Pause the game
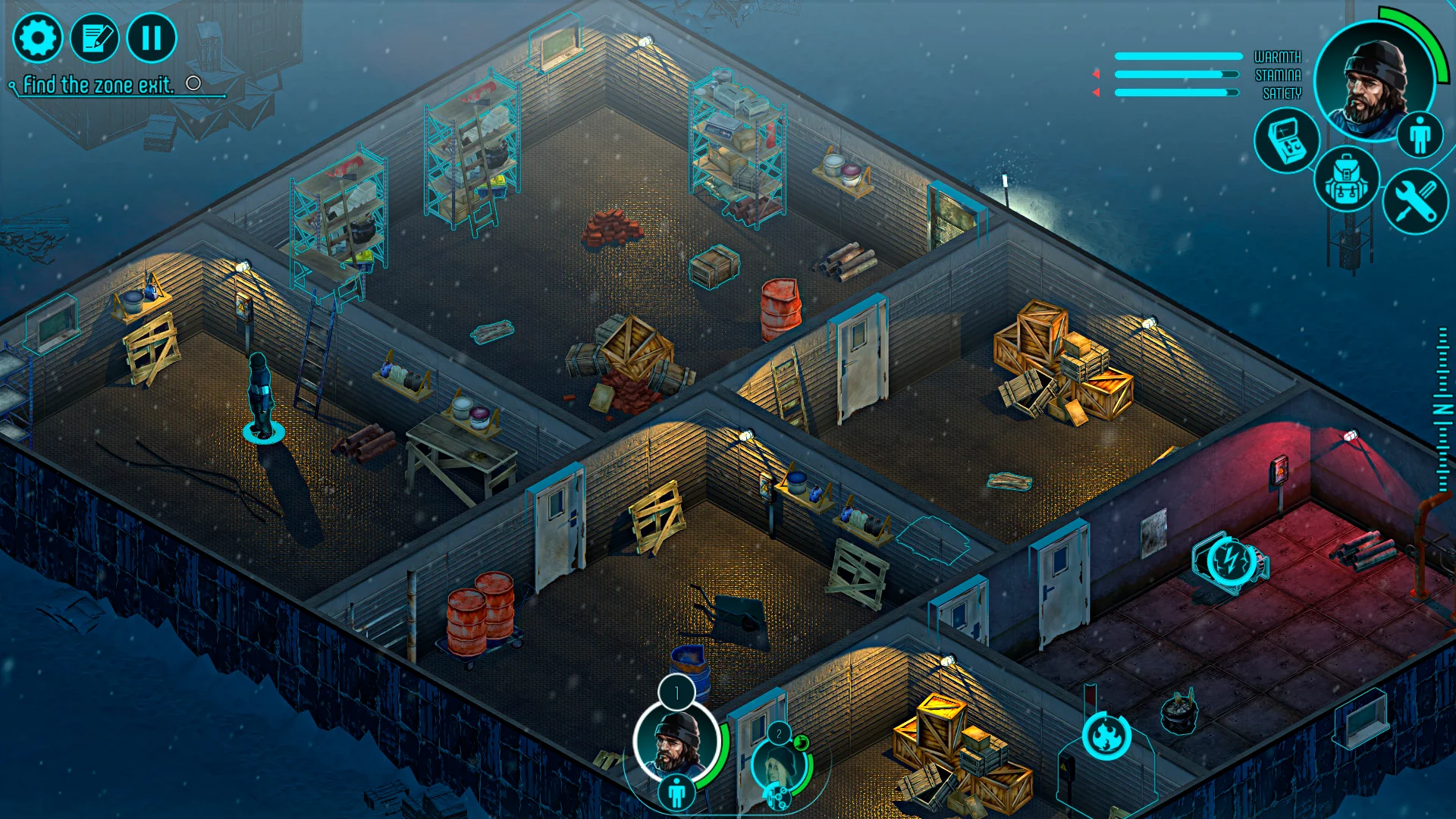1456x819 pixels. [x=151, y=38]
